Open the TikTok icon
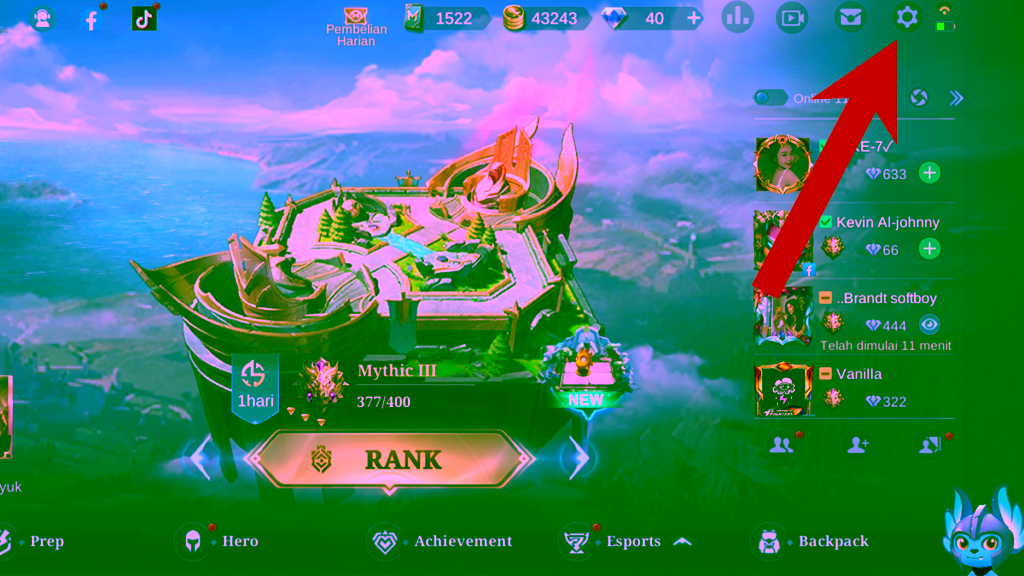The height and width of the screenshot is (576, 1024). [144, 18]
